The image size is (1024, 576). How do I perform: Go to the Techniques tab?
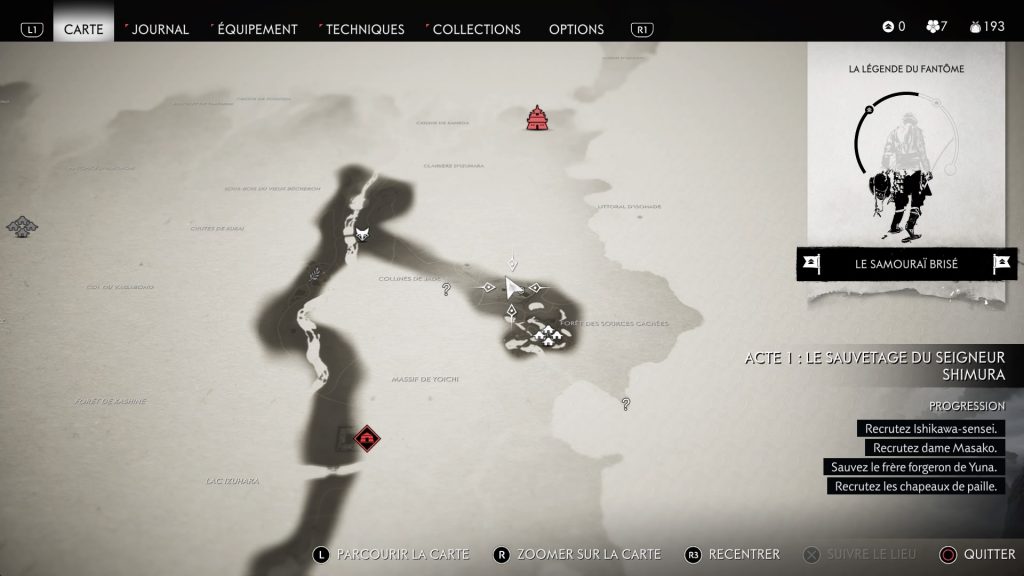click(x=365, y=29)
